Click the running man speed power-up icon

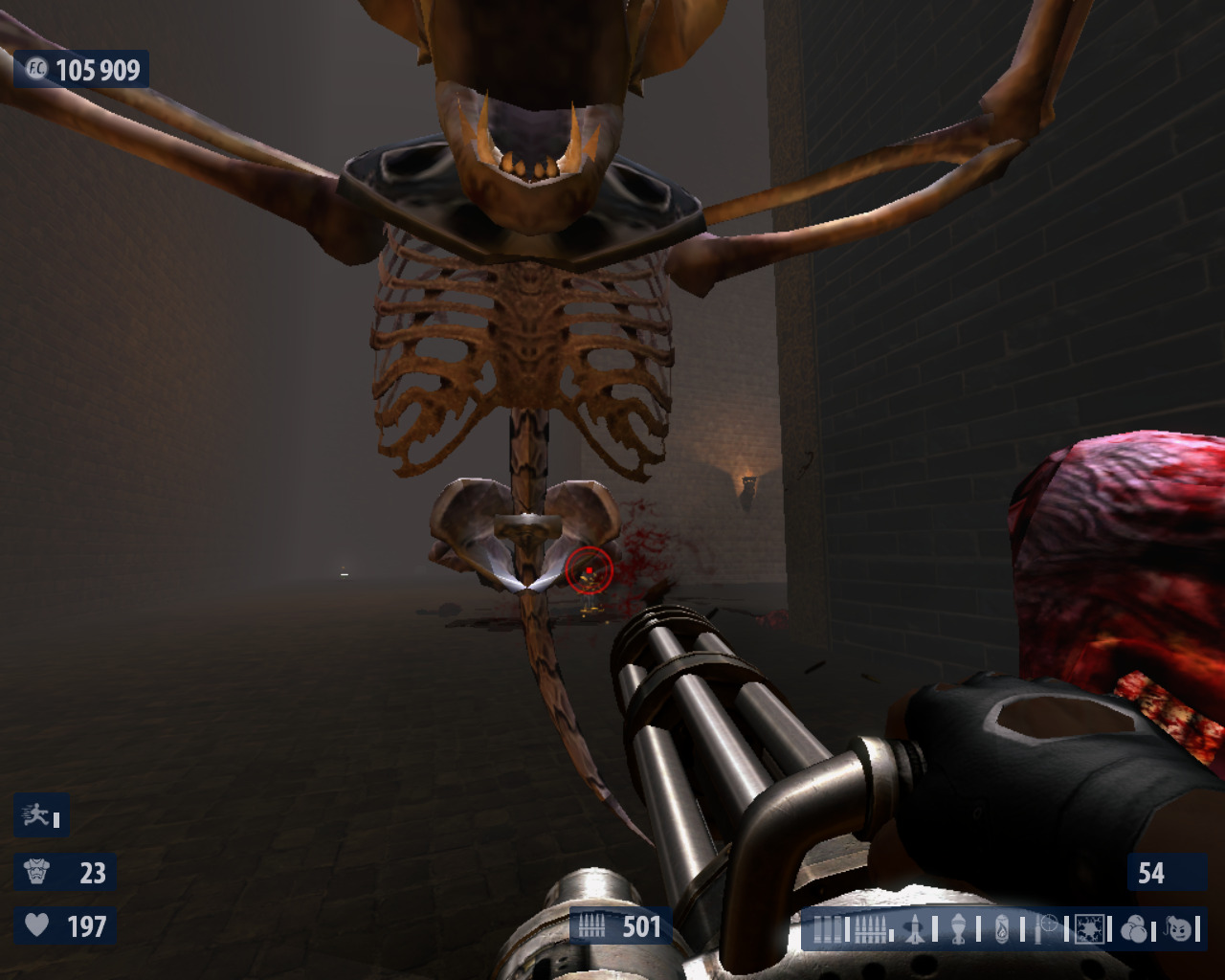[36, 815]
